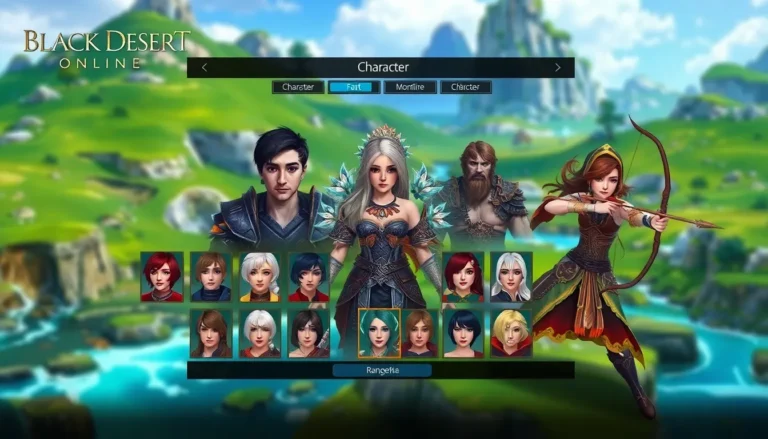Pick the white-haired portrait with yellow outfit
The height and width of the screenshot is (439, 768).
259,277
